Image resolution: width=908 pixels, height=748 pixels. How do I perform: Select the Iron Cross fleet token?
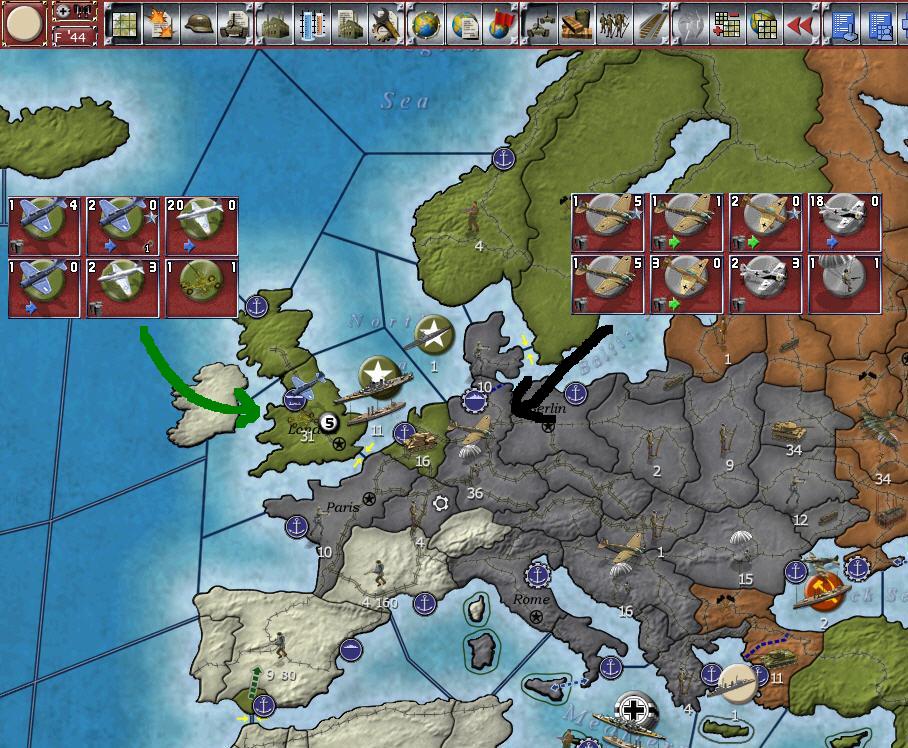(x=634, y=712)
